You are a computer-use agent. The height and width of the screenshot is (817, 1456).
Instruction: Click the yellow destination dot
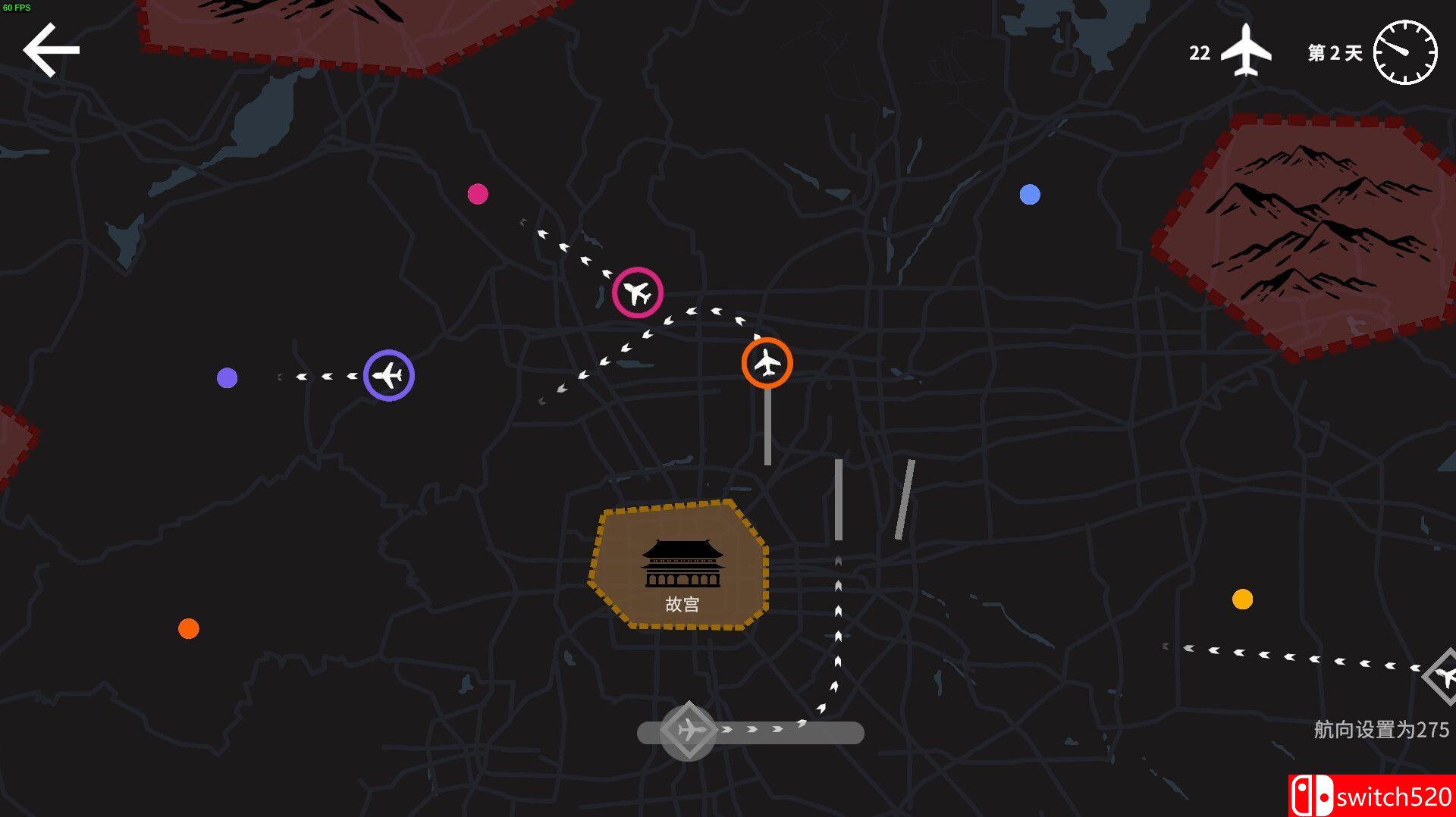1242,601
